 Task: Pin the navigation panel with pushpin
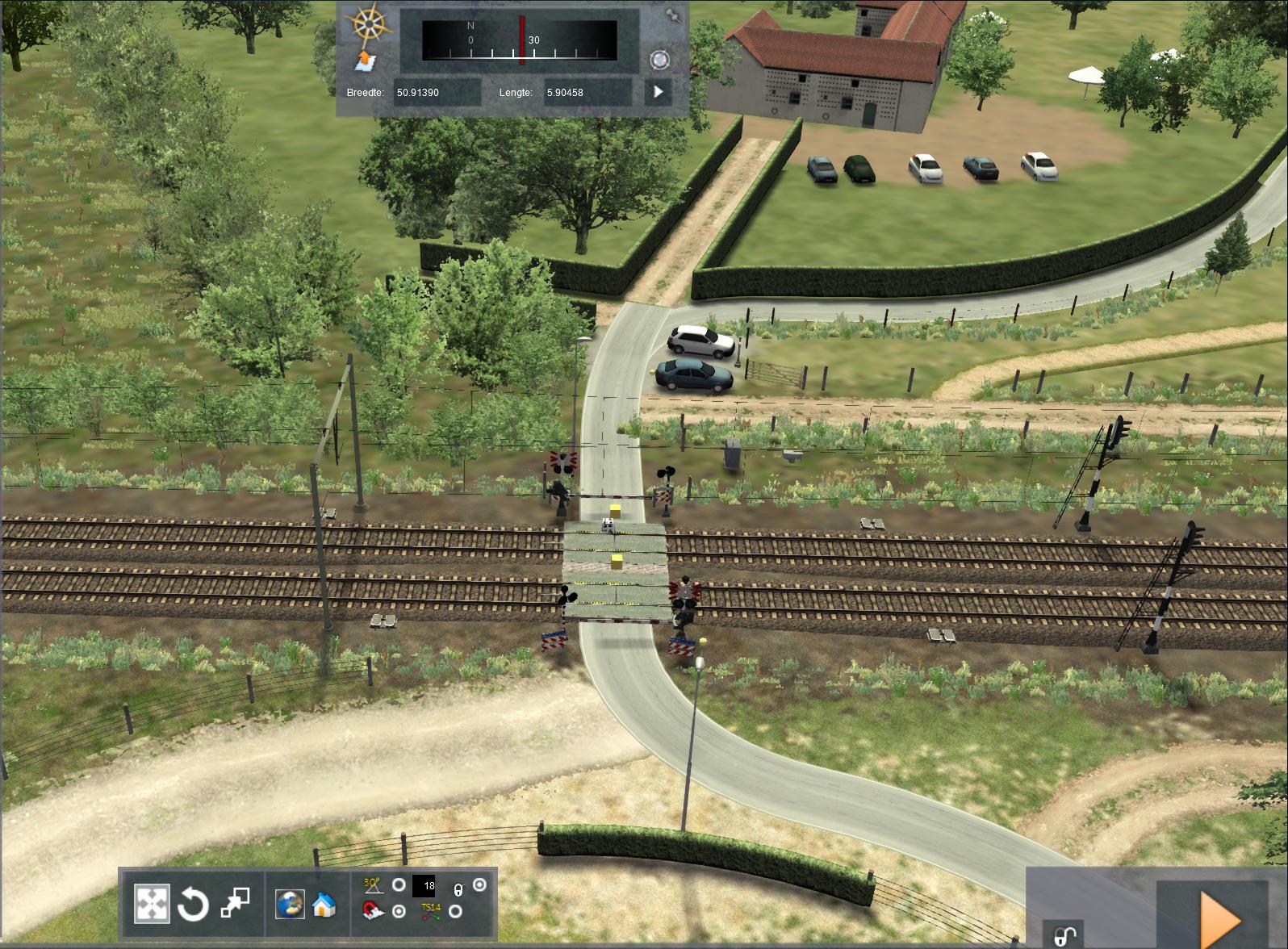(672, 15)
